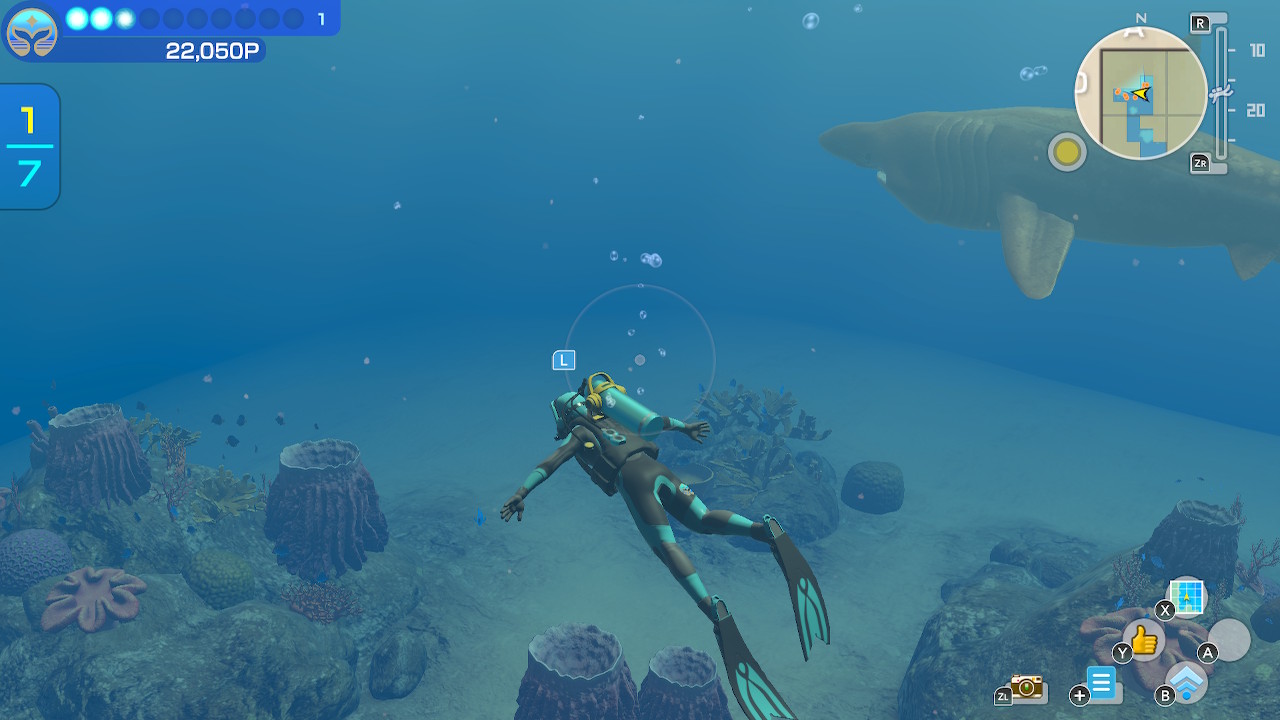Image resolution: width=1280 pixels, height=720 pixels.
Task: Give a thumbs-up emote
Action: 1144,640
